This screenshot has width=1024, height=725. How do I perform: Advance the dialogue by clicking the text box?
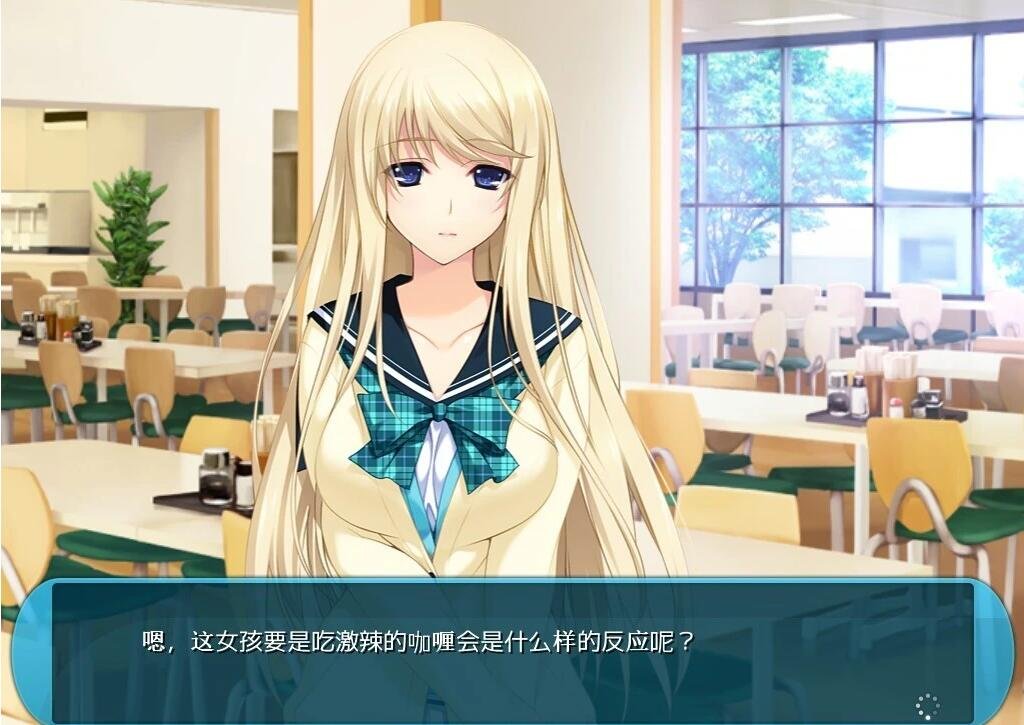pos(512,650)
